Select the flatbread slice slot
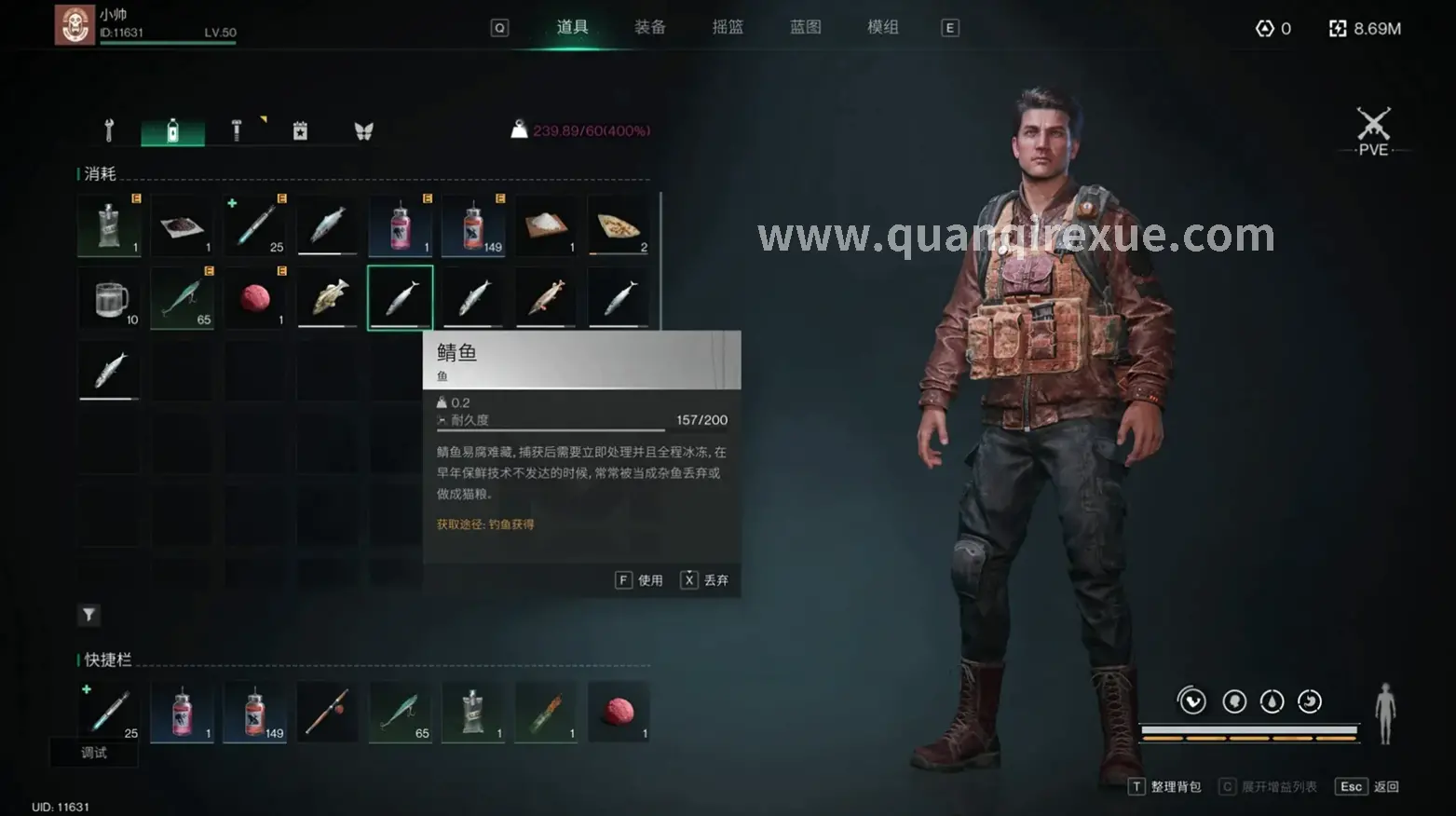Screen dimensions: 1456x816 [619, 225]
